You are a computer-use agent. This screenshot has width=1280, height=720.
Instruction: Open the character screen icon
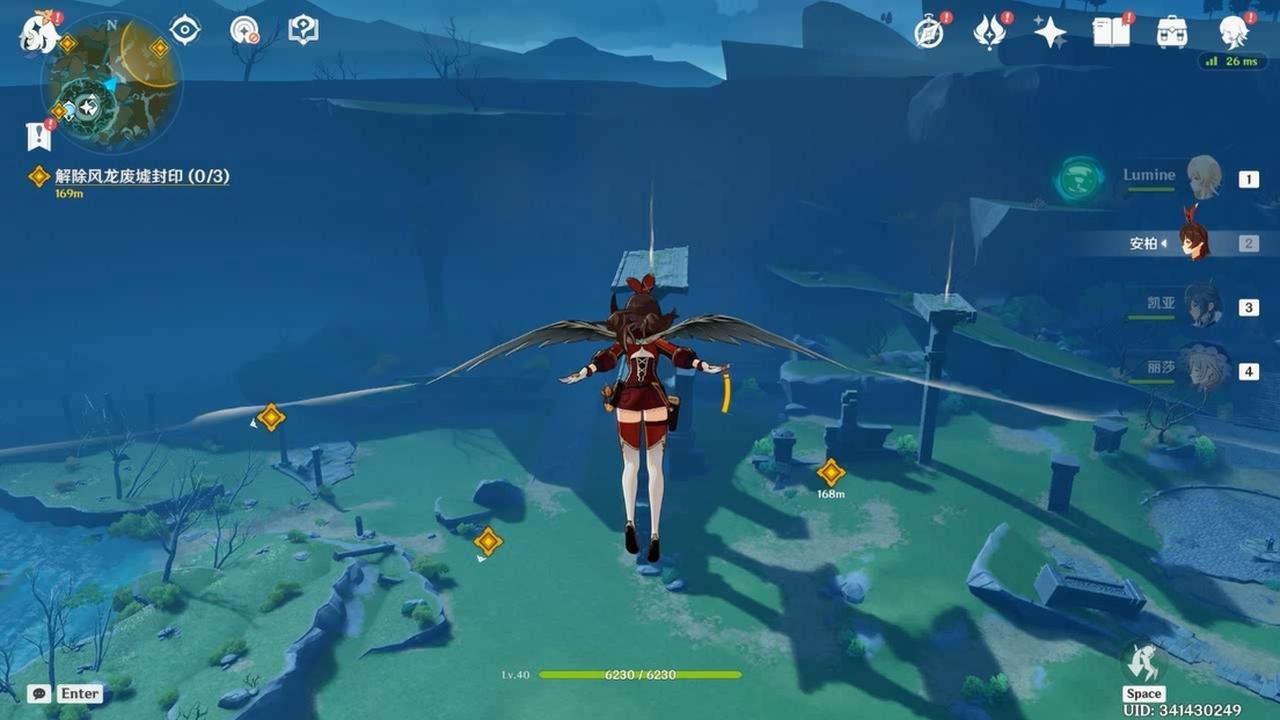1233,32
